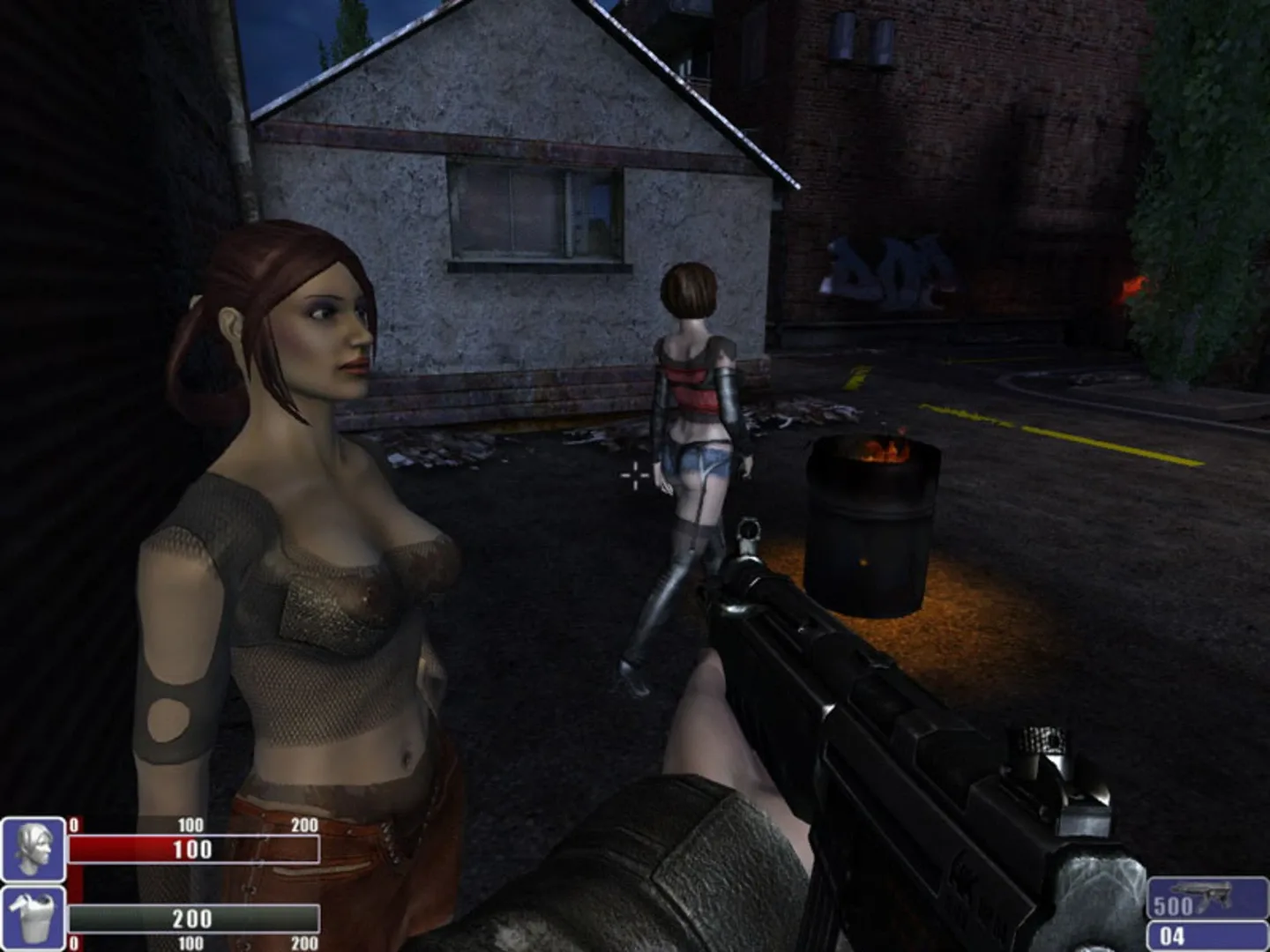Viewport: 1270px width, 952px height.
Task: Click the 0 label below the armor bar
Action: pyautogui.click(x=75, y=940)
